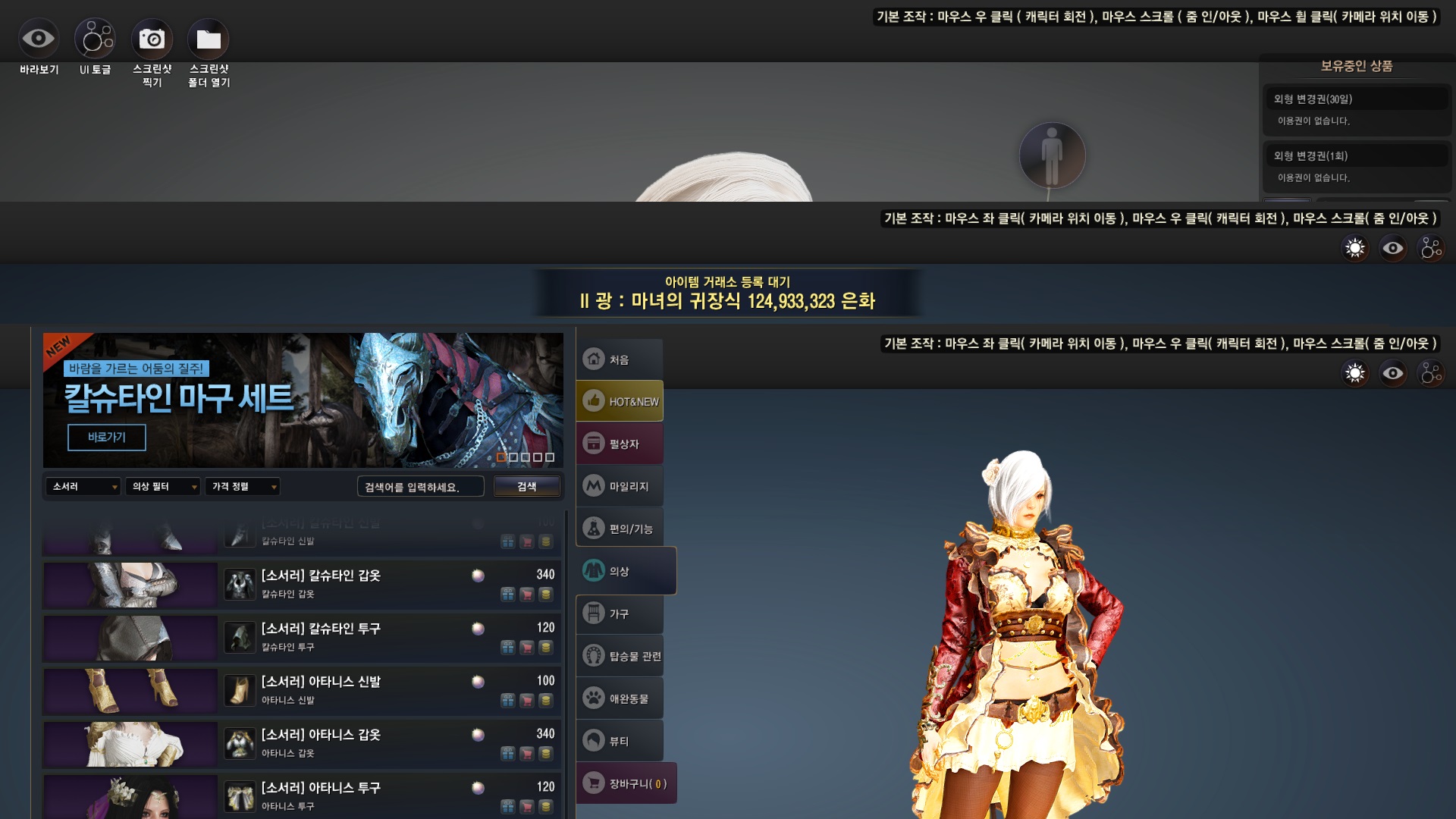1456x819 pixels.
Task: Open the 칼슈타인 마구 세트 바로가기 link
Action: point(106,438)
